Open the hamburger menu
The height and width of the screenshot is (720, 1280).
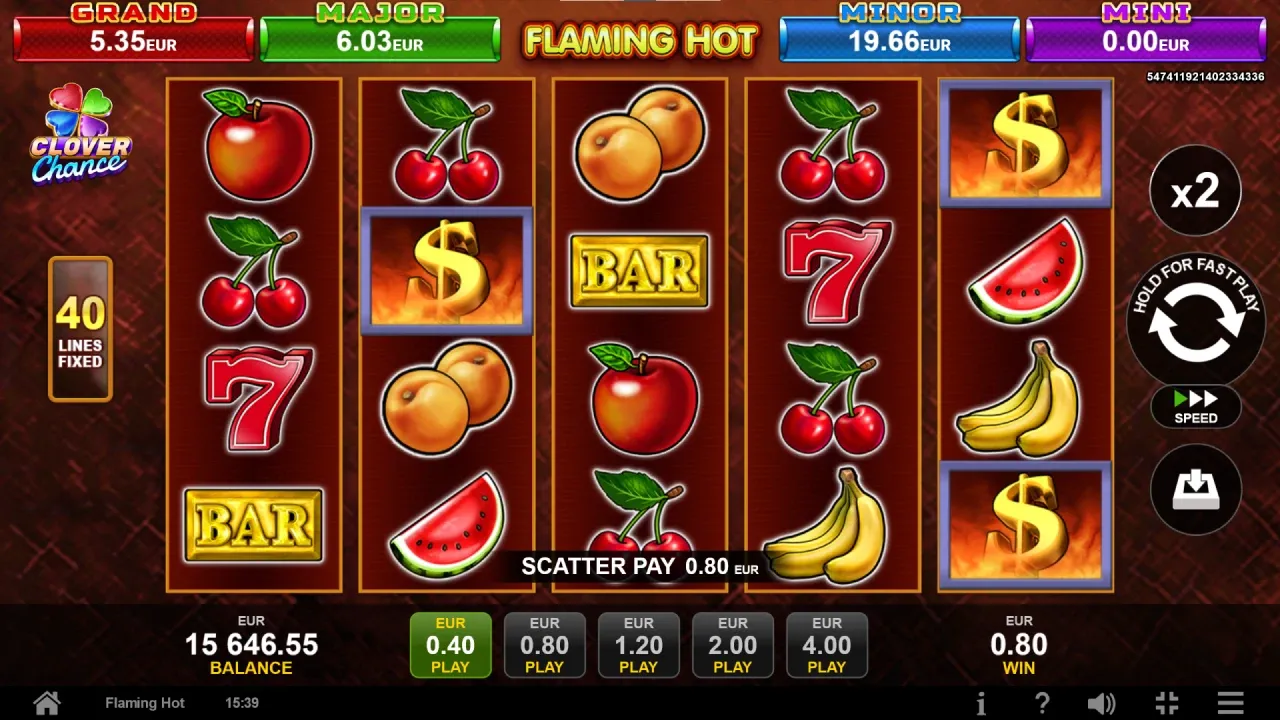click(x=1230, y=703)
